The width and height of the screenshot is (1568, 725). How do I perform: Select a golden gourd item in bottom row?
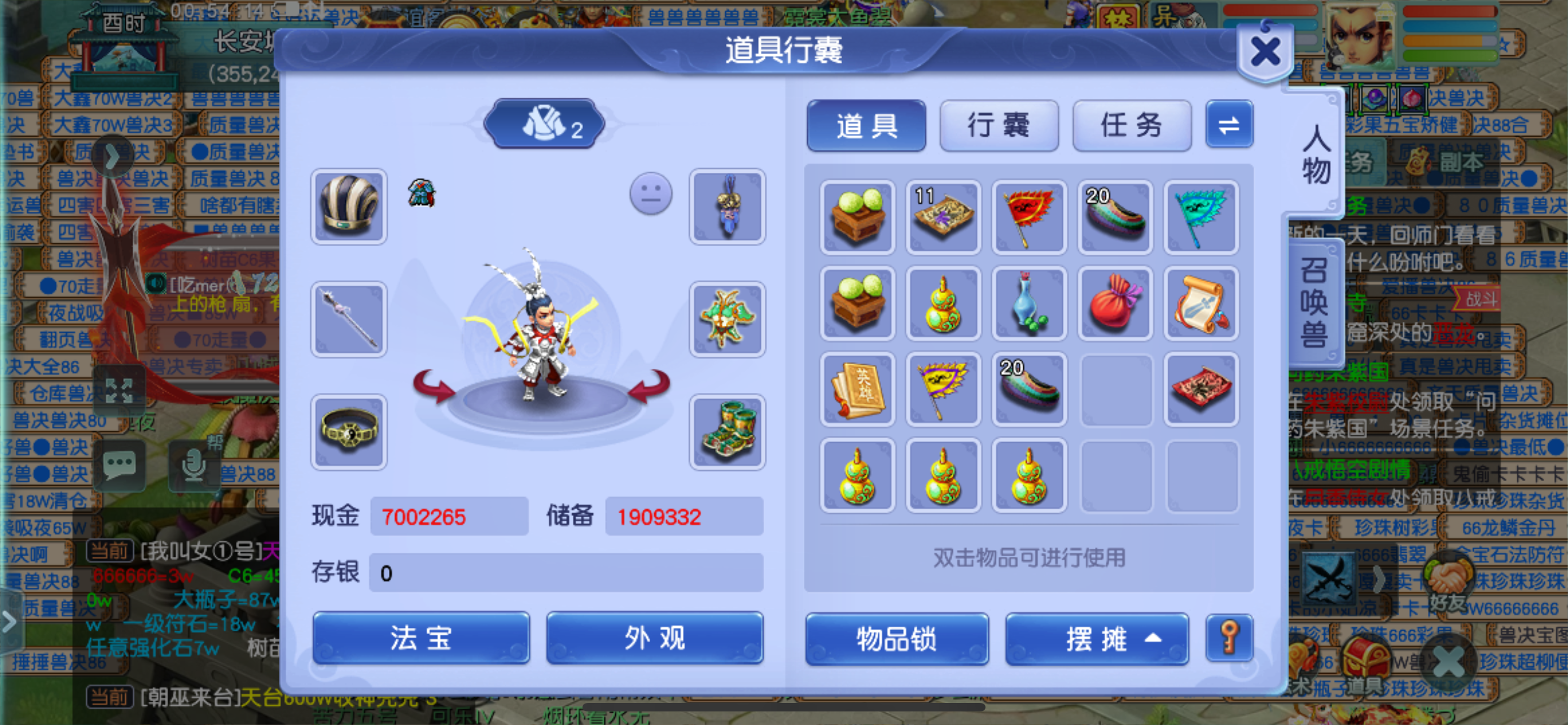coord(857,475)
